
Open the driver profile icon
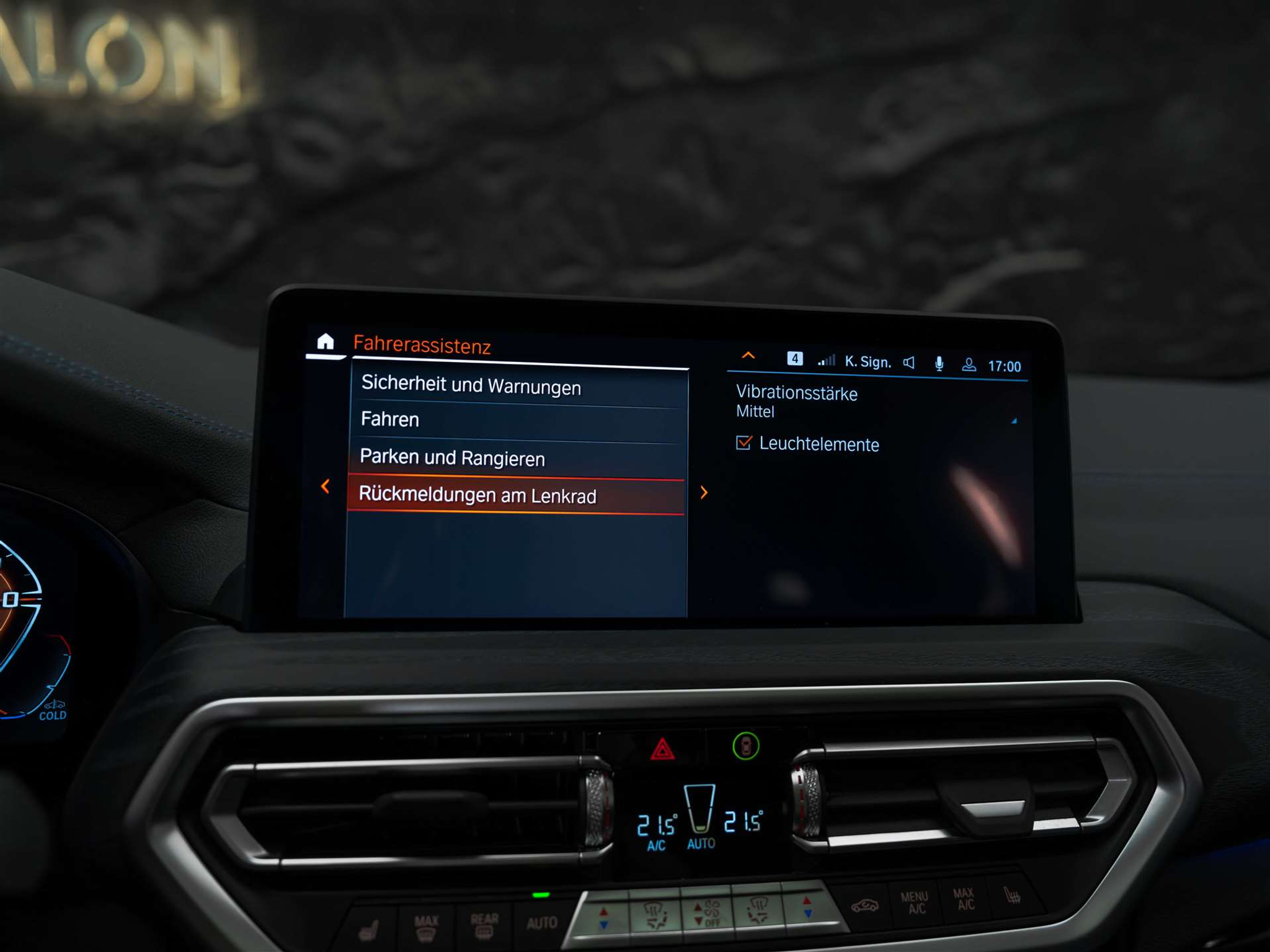click(x=969, y=365)
